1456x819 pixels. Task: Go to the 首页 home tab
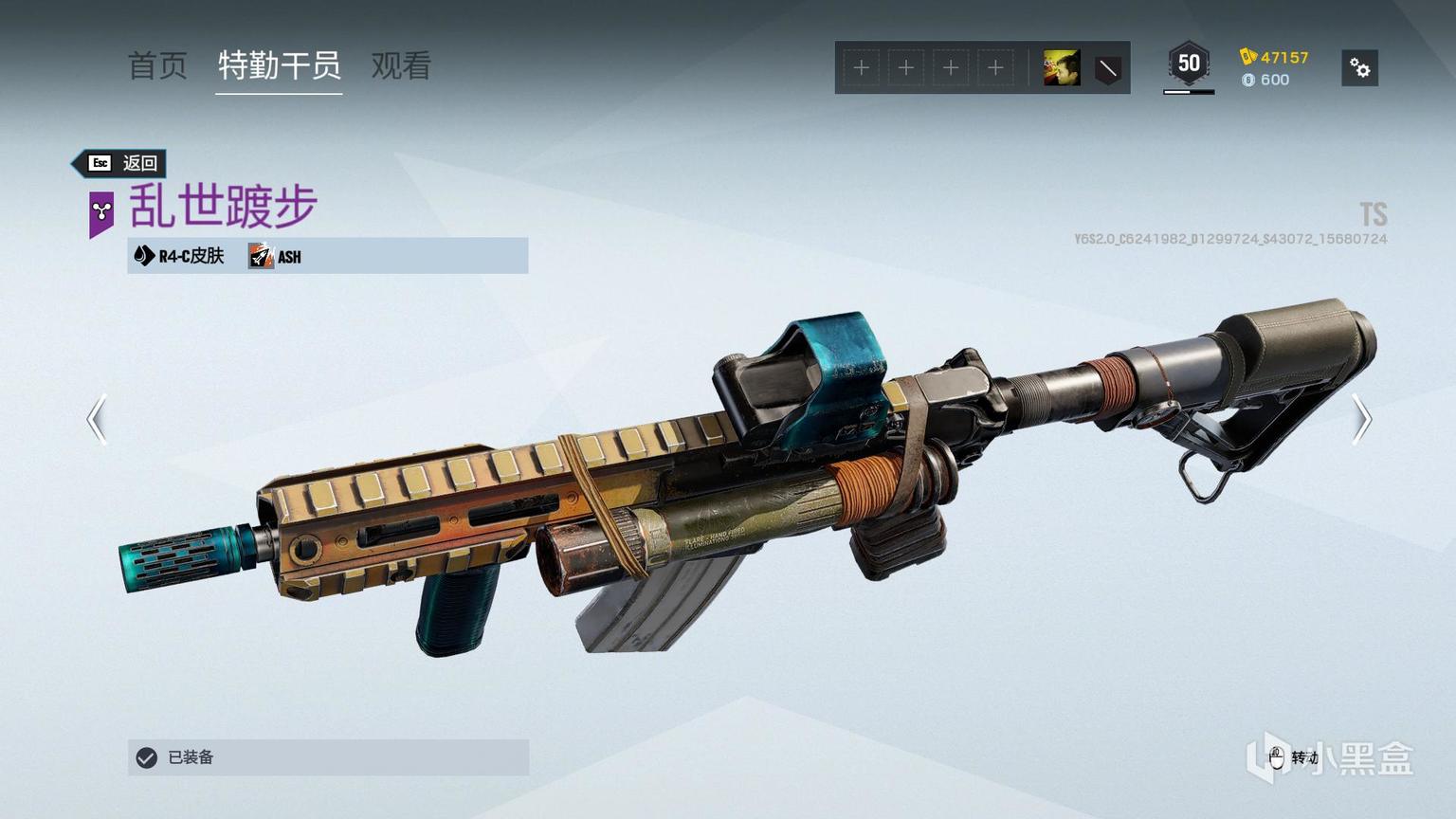pyautogui.click(x=157, y=66)
